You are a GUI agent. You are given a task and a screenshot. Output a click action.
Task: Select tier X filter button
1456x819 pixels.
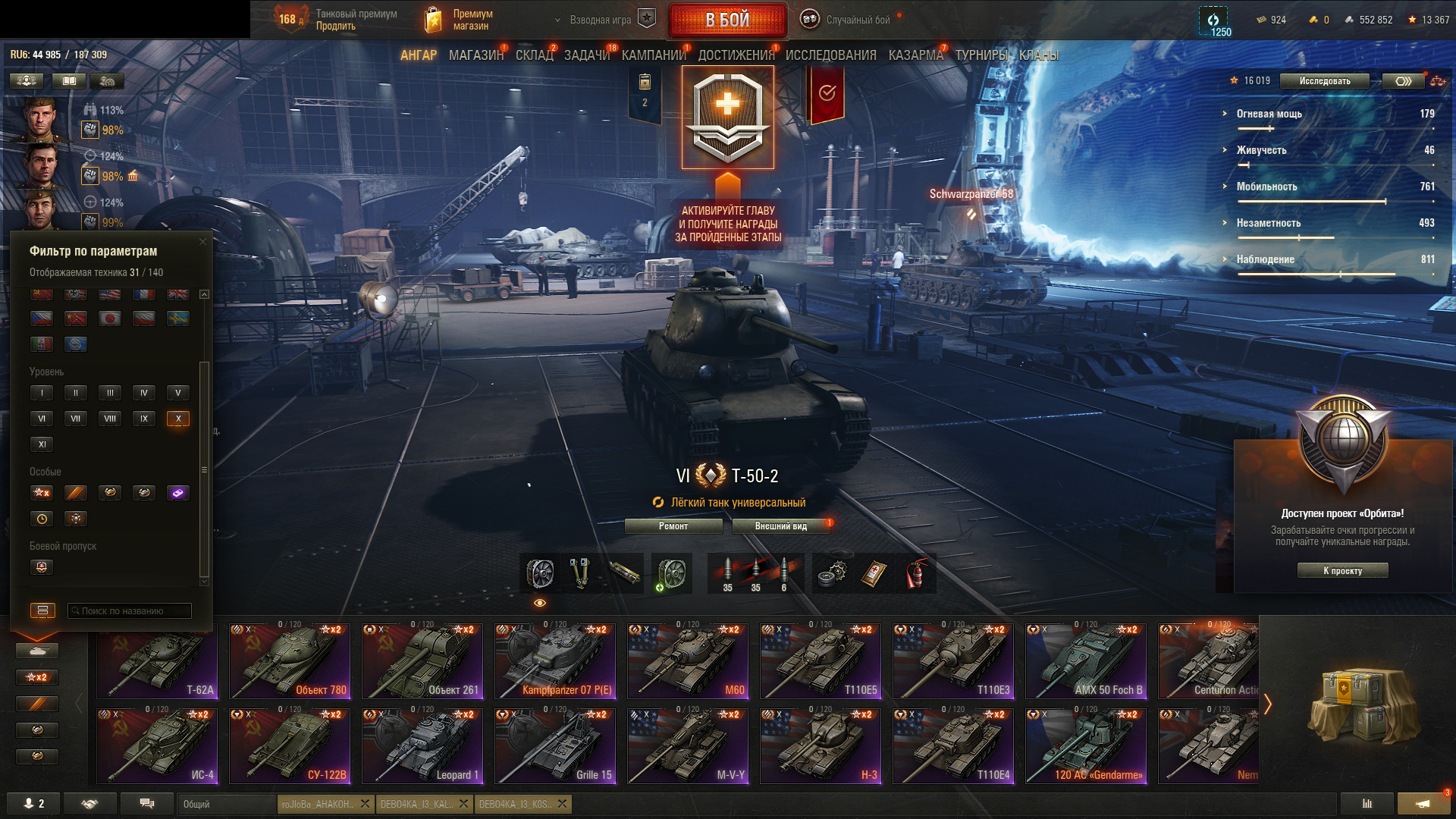[x=178, y=419]
